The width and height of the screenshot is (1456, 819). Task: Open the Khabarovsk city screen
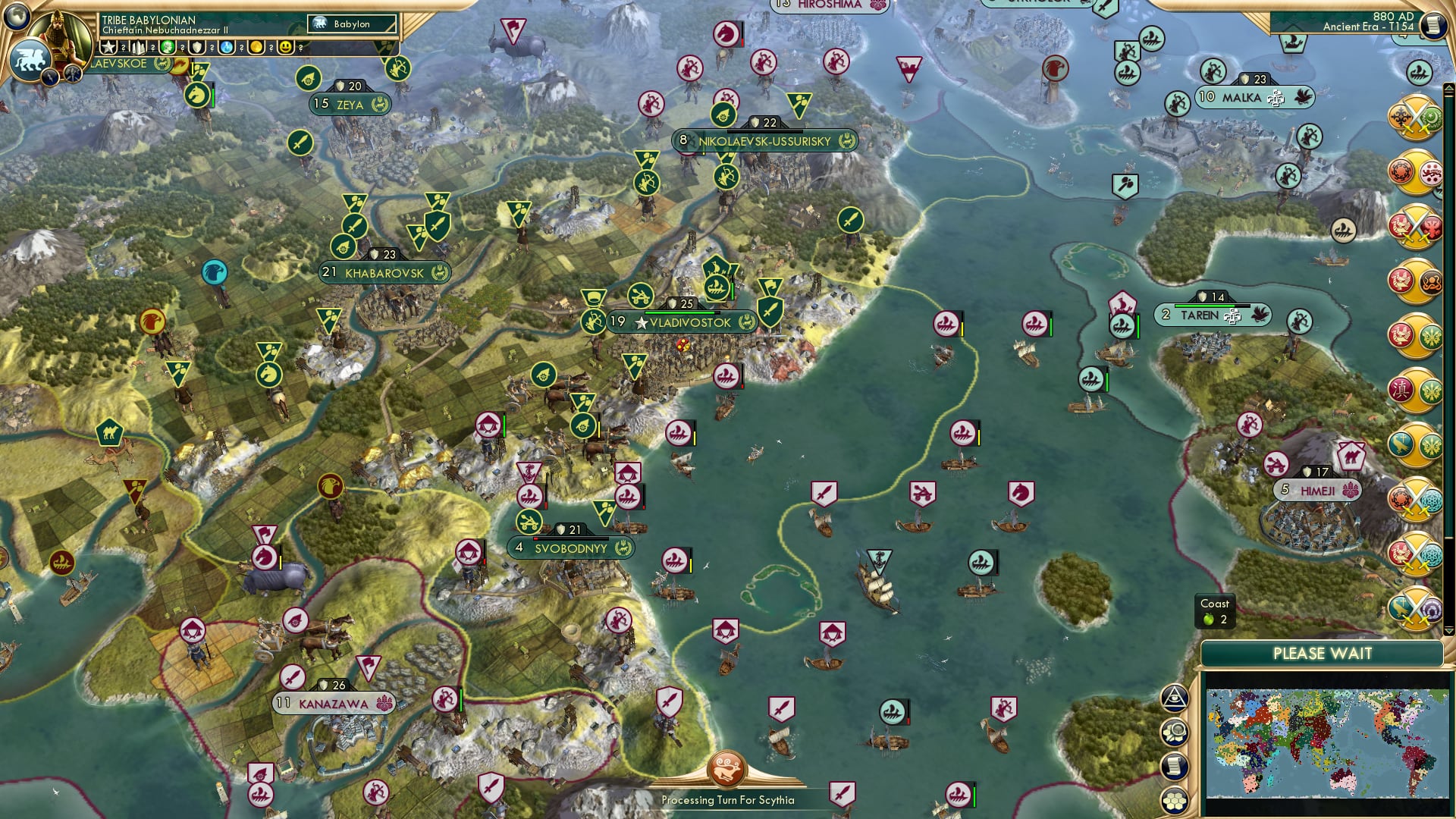(385, 273)
